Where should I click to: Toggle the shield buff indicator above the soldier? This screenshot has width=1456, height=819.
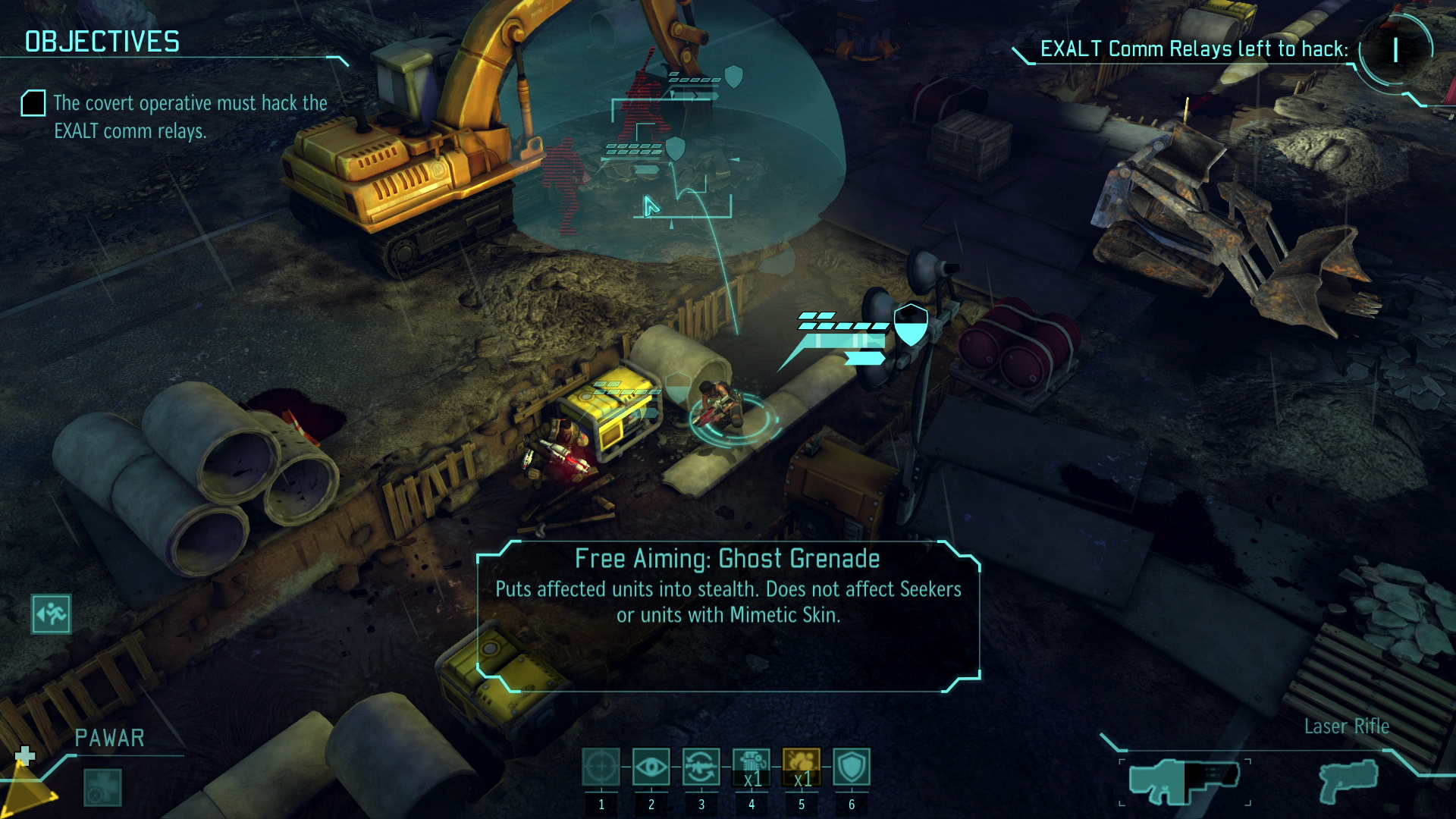911,325
